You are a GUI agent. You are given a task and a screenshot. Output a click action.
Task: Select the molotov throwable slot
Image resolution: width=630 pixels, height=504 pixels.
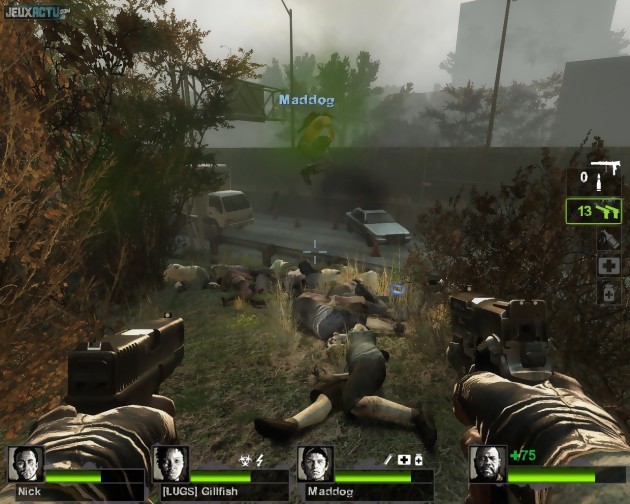(x=608, y=239)
